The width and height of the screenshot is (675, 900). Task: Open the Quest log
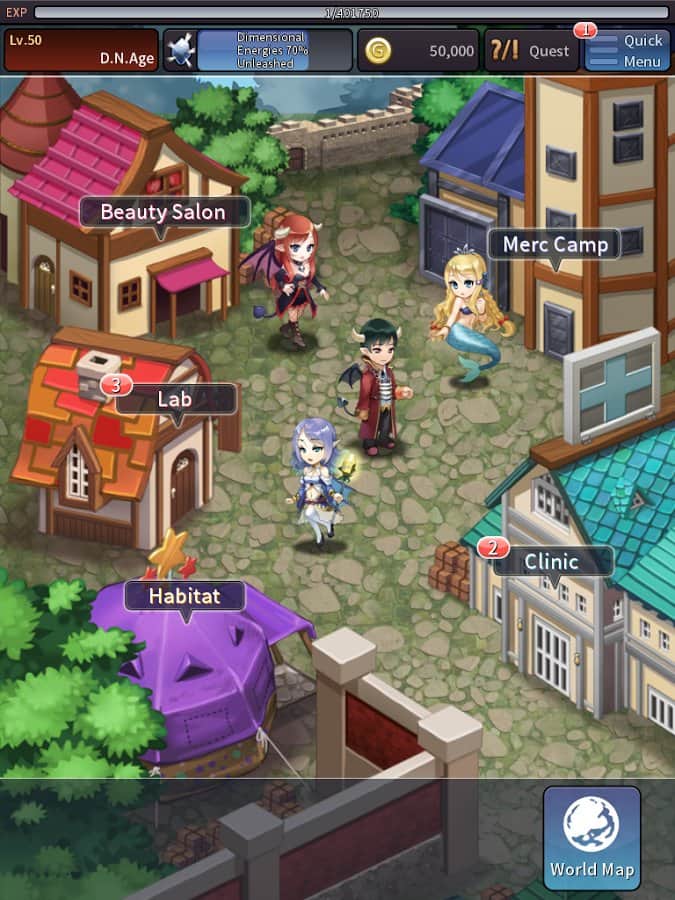coord(531,50)
